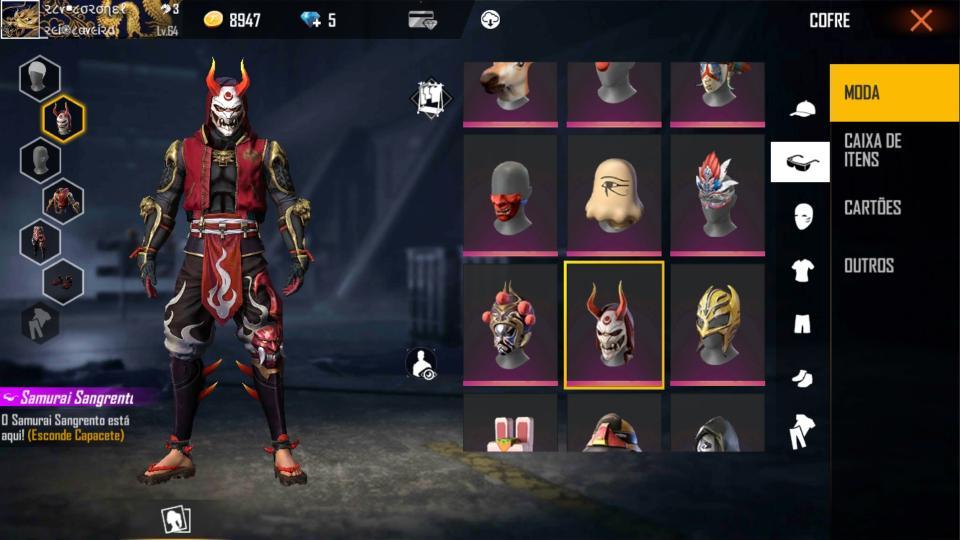This screenshot has height=540, width=960.
Task: Choose the sunglasses accessory category
Action: pos(800,162)
